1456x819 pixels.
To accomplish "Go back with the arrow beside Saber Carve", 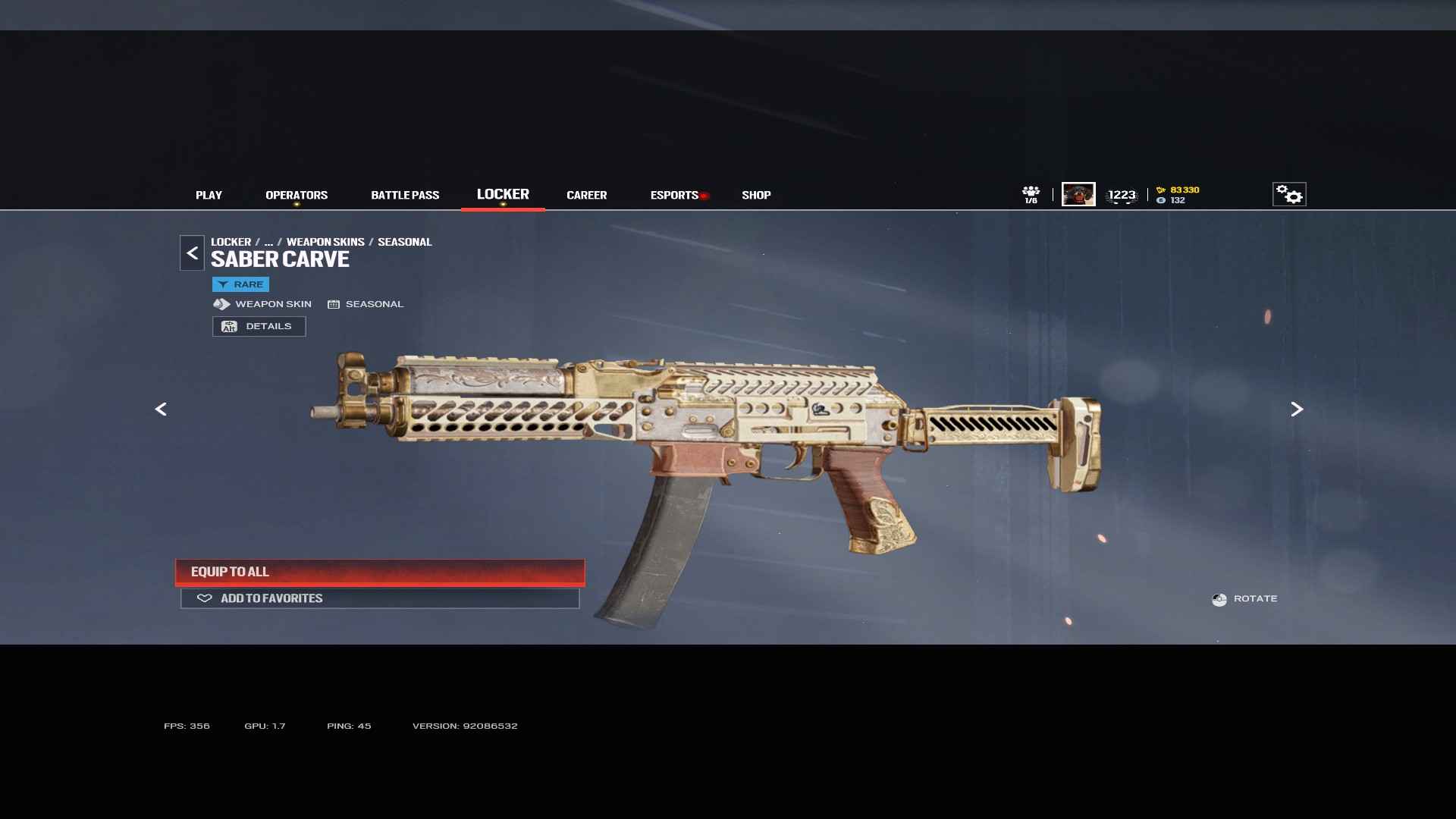I will [x=192, y=253].
